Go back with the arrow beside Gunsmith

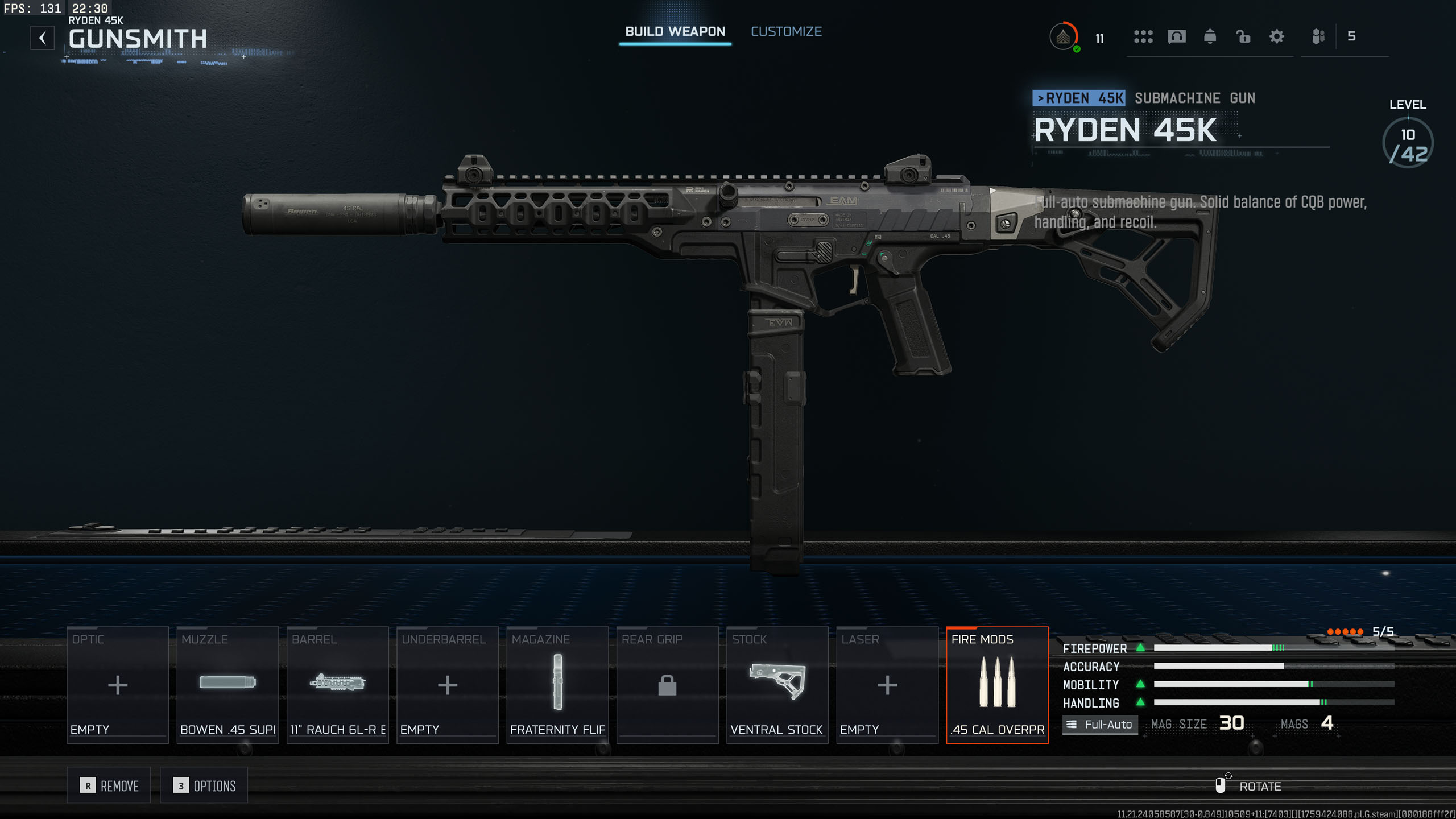pyautogui.click(x=43, y=38)
